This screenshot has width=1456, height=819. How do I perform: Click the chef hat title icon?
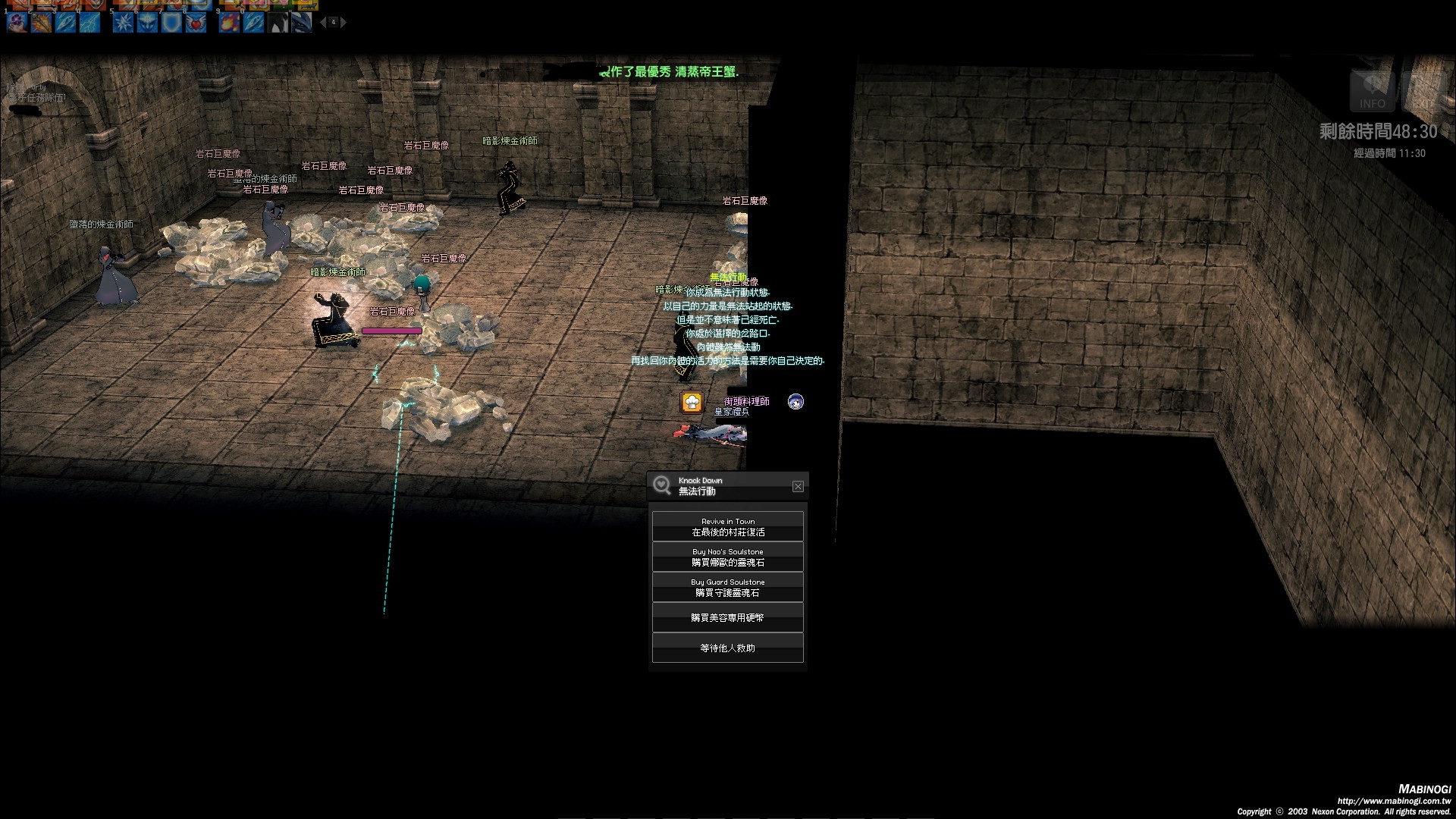click(x=692, y=402)
